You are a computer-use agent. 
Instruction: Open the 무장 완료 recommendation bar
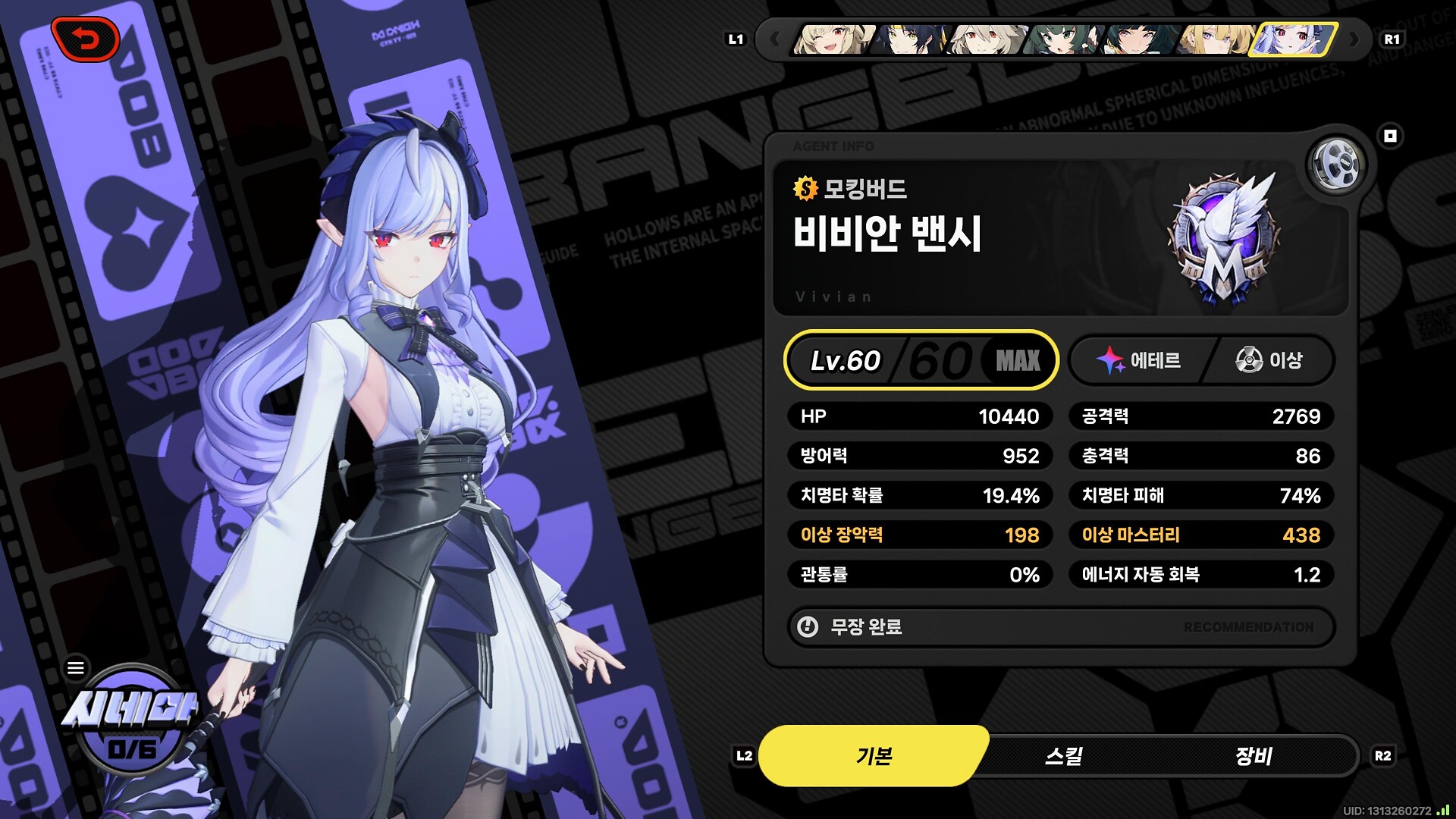coord(1060,627)
